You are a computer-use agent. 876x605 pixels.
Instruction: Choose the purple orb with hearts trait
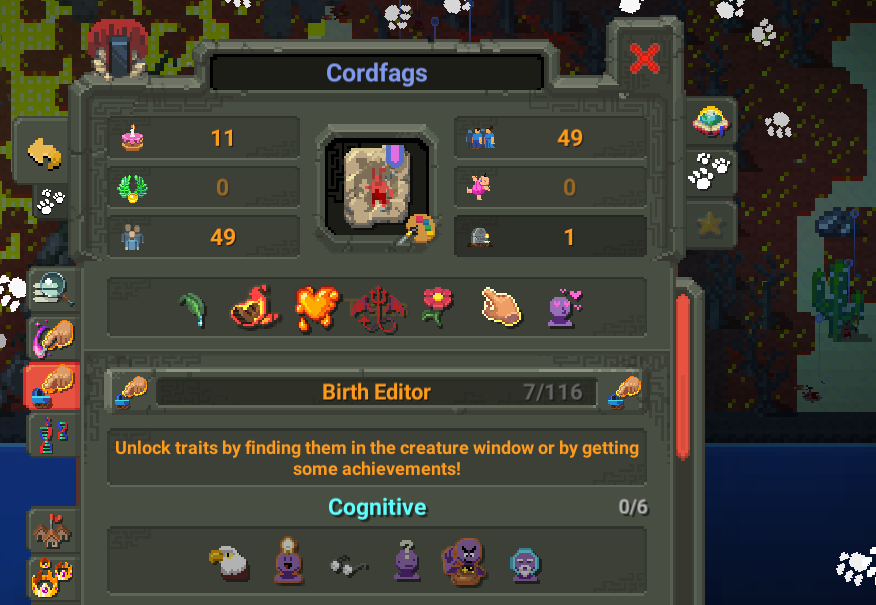click(563, 307)
